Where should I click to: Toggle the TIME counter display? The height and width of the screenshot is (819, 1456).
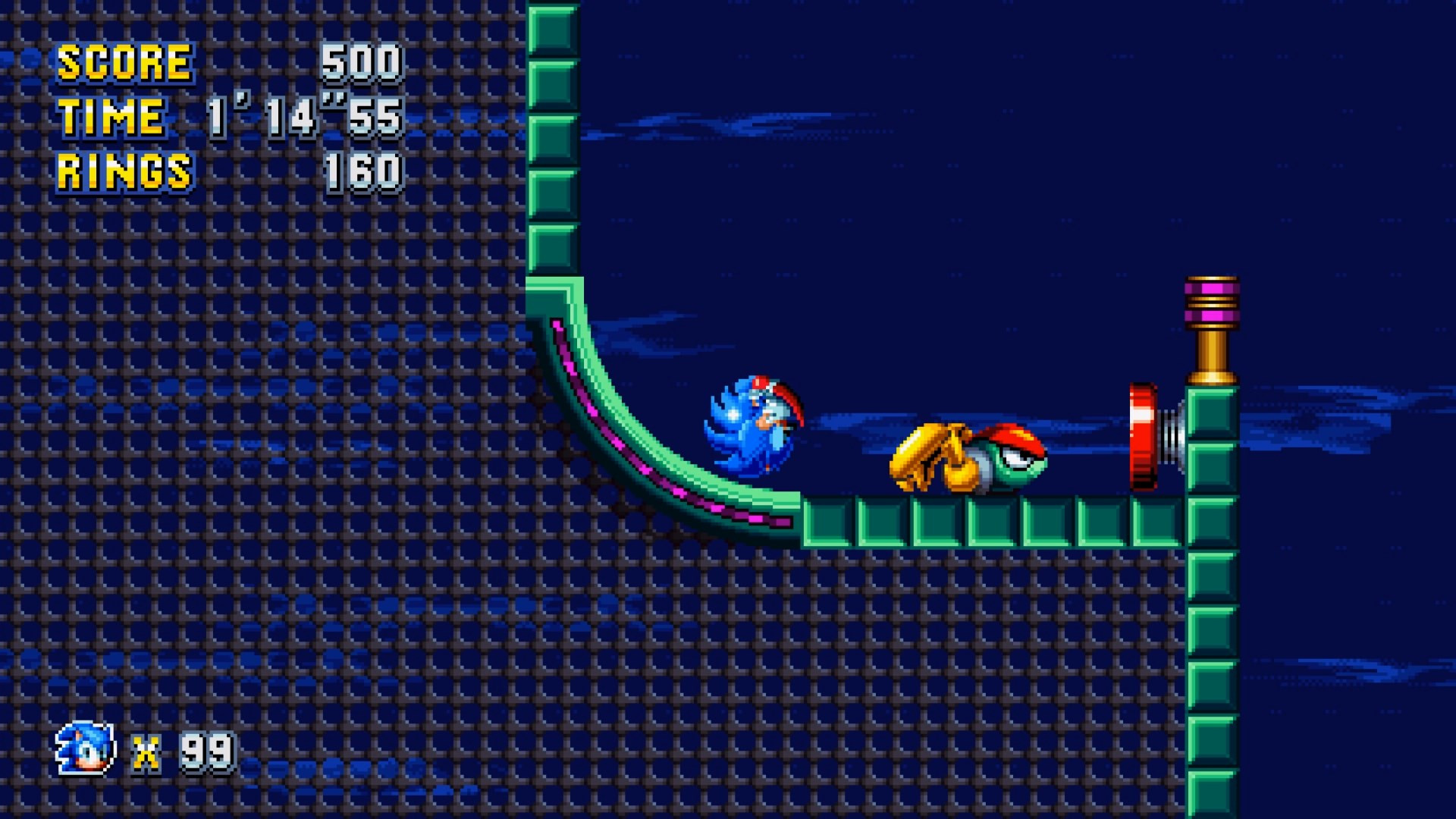[x=110, y=118]
